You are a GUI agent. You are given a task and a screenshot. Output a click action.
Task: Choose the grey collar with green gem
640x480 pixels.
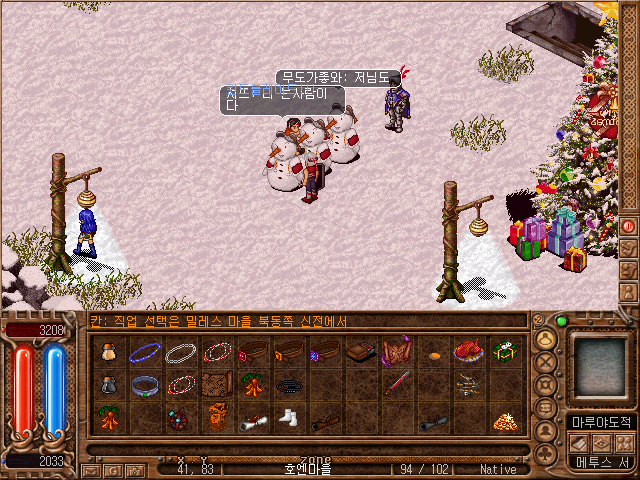(145, 386)
